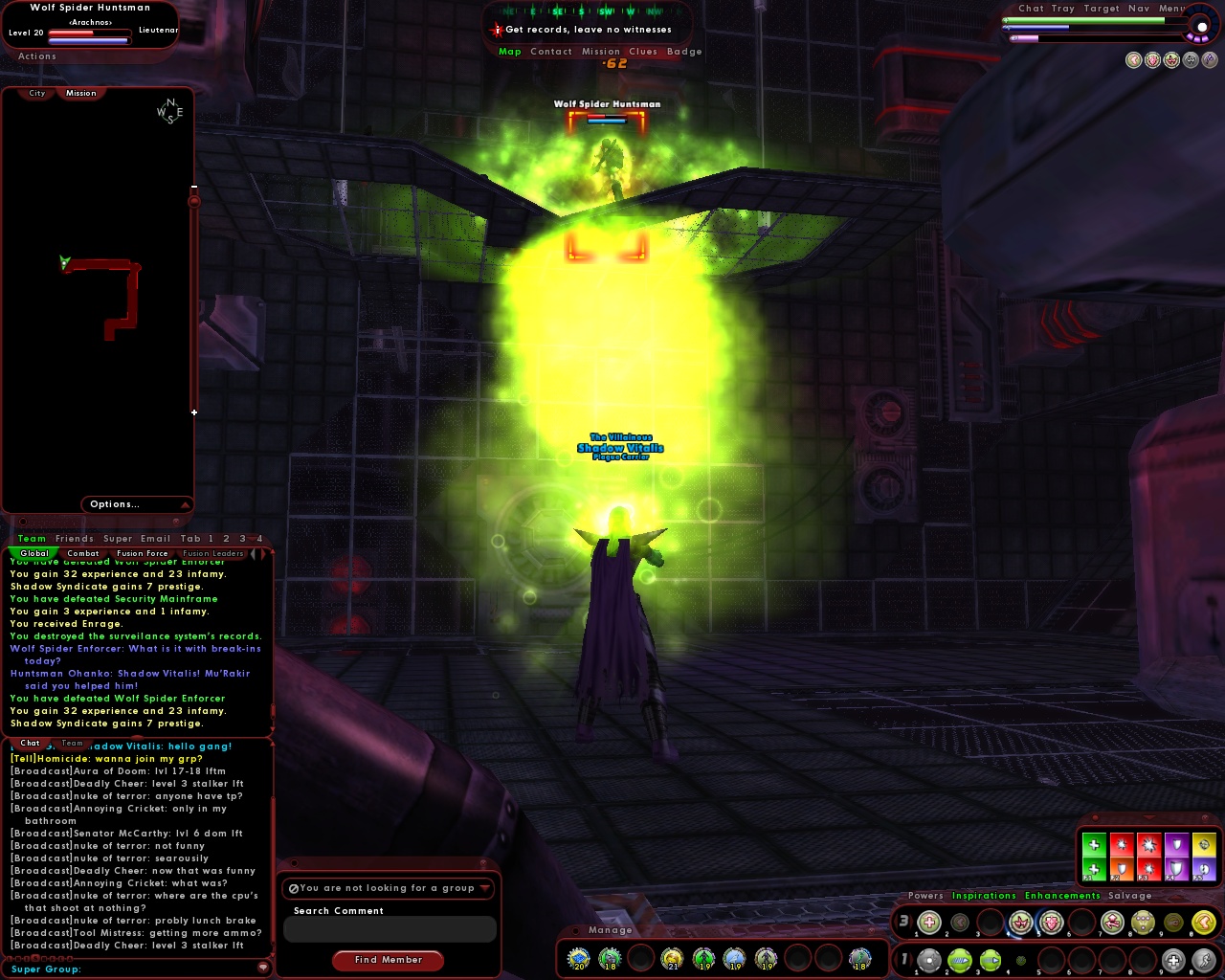Open the Menu item in the top-right bar
The height and width of the screenshot is (980, 1225).
pyautogui.click(x=1173, y=8)
